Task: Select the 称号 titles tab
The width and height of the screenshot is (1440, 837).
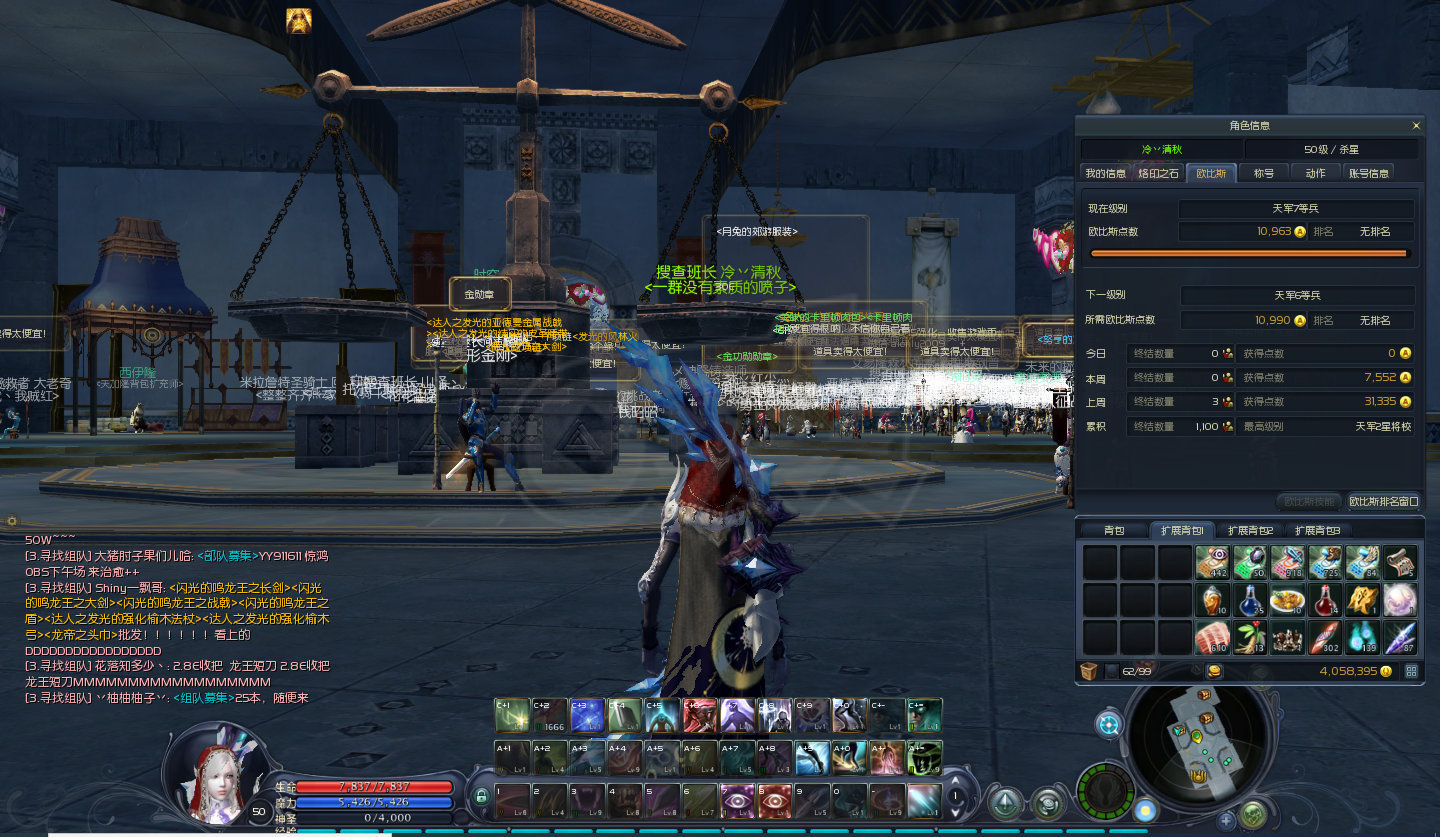Action: 1264,173
